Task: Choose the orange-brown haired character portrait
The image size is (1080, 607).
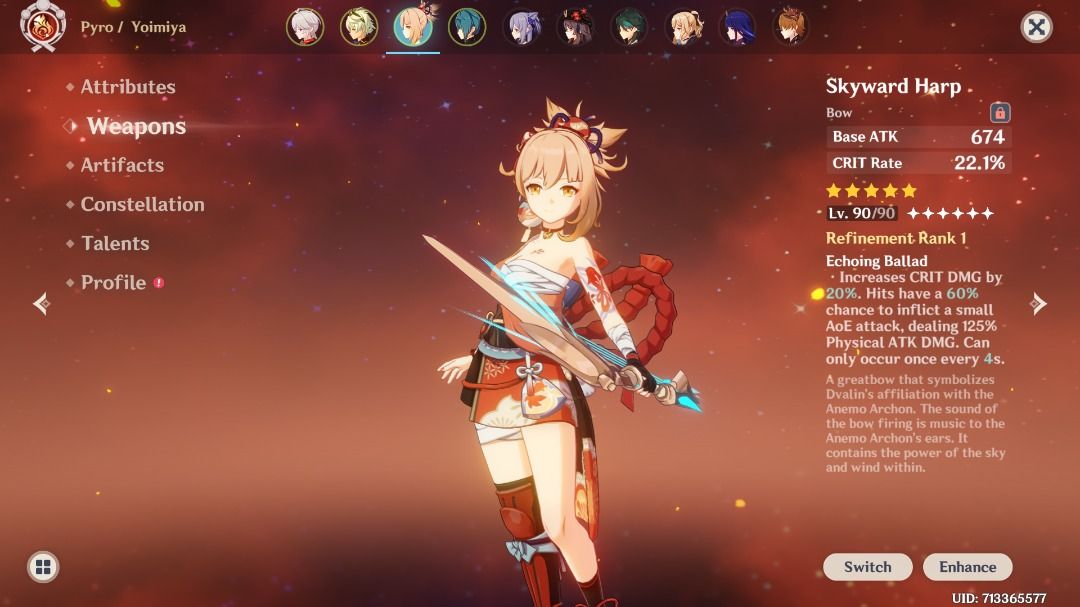Action: (x=791, y=27)
